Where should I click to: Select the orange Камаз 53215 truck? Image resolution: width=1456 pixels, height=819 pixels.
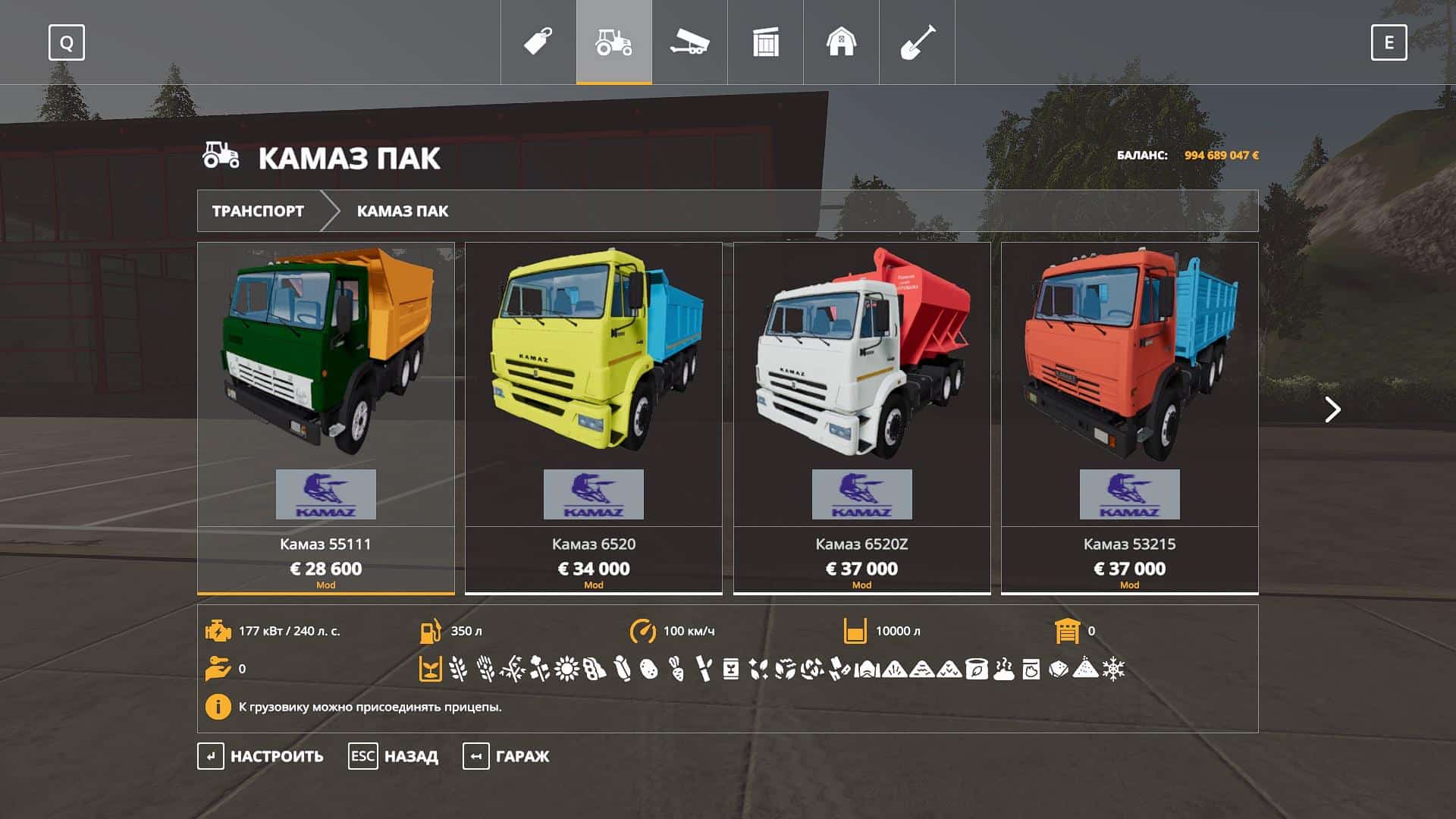point(1129,417)
